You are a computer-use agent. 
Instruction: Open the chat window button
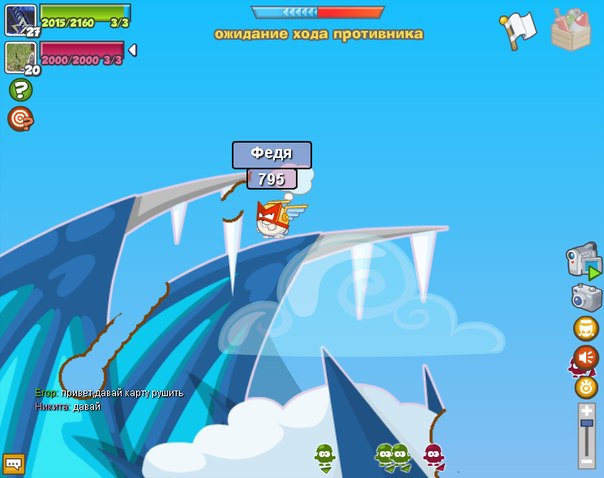pyautogui.click(x=13, y=462)
